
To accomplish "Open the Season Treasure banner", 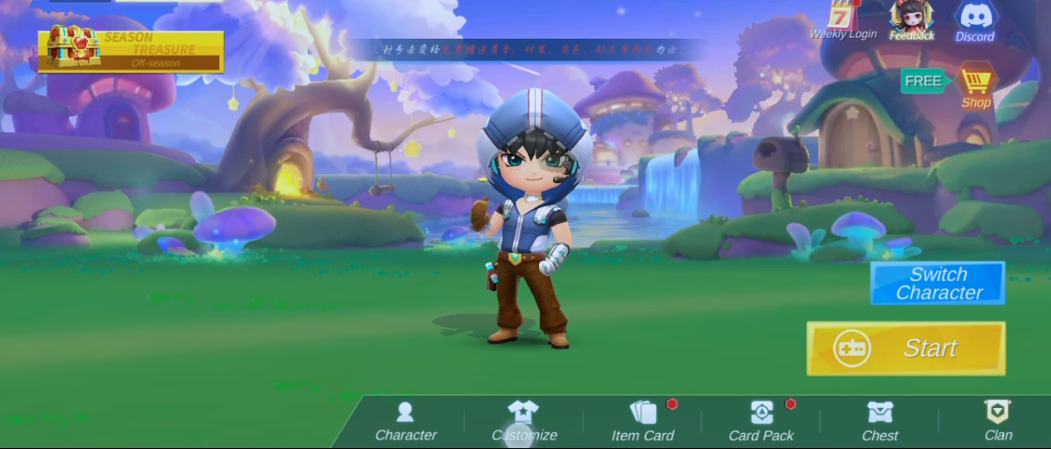I will click(x=131, y=51).
